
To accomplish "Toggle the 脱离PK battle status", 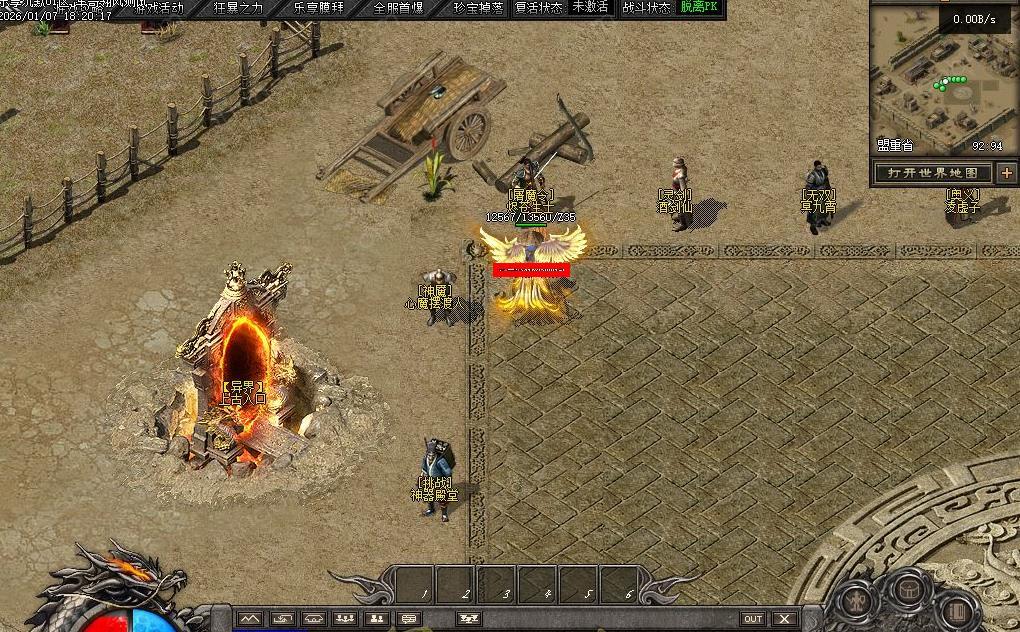I will (700, 8).
